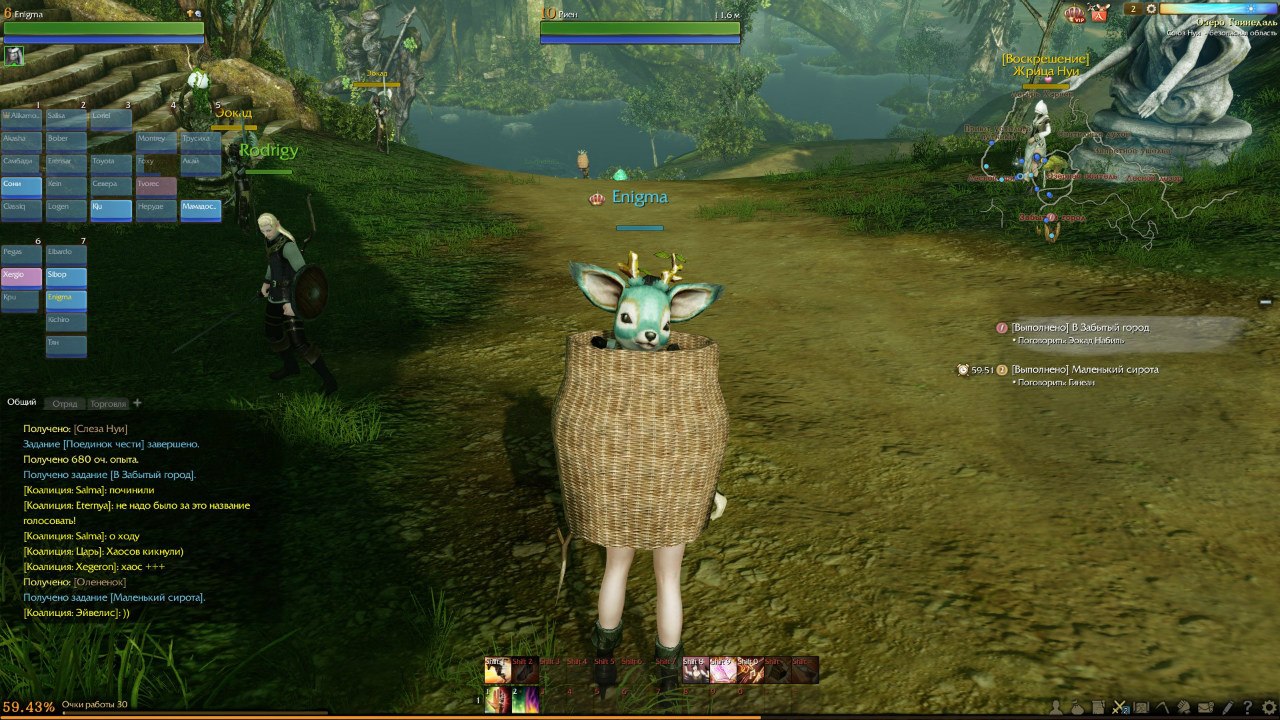Collapse the quest tracker with minus button

(x=1265, y=301)
